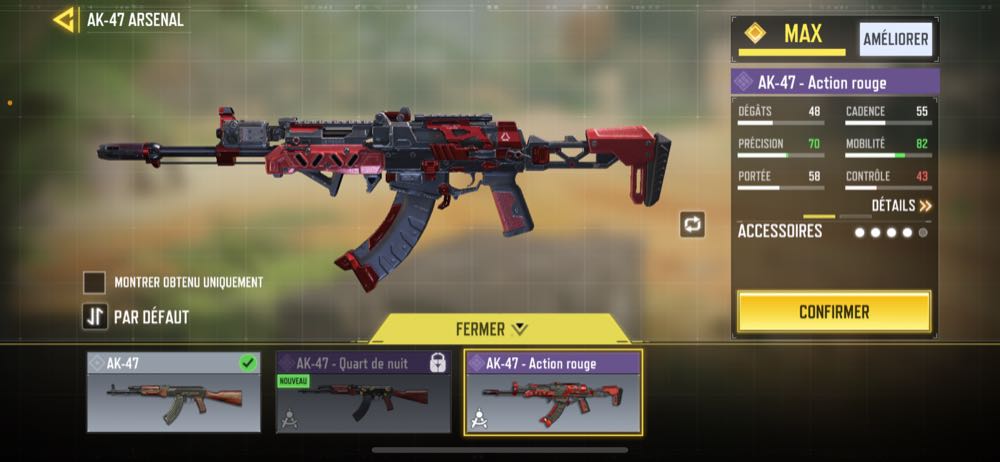Confirm the weapon skin selection
1000x462 pixels.
pos(834,312)
